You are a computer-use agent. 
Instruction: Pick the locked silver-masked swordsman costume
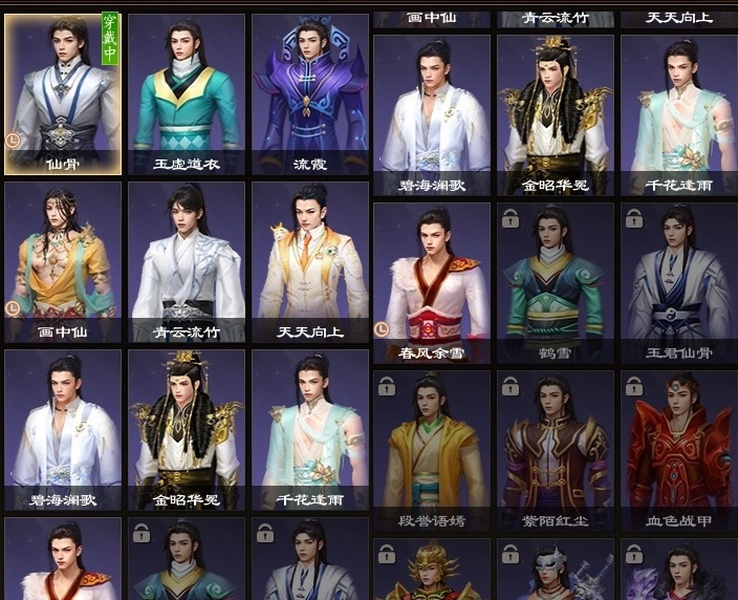tap(555, 572)
